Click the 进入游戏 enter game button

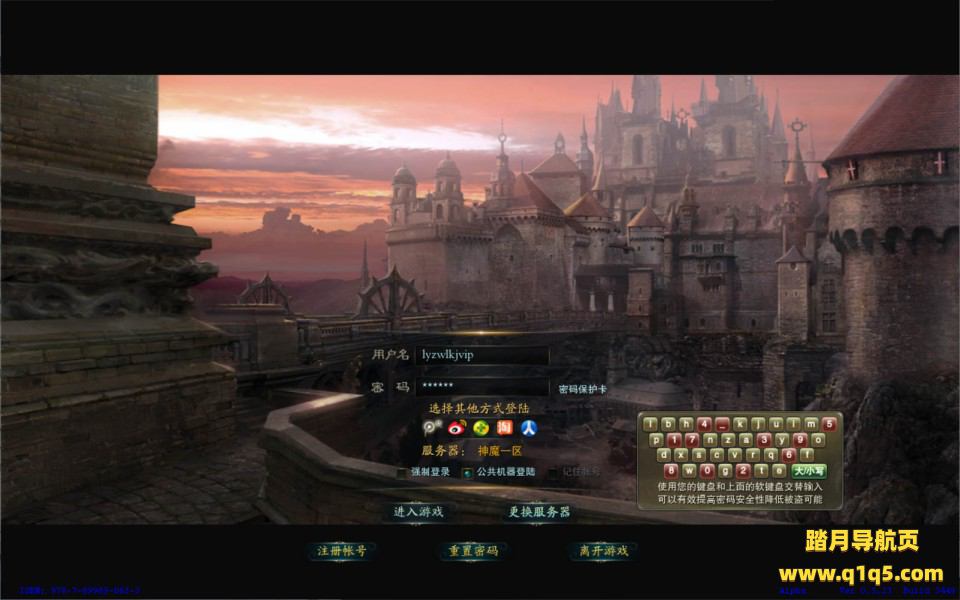coord(418,511)
